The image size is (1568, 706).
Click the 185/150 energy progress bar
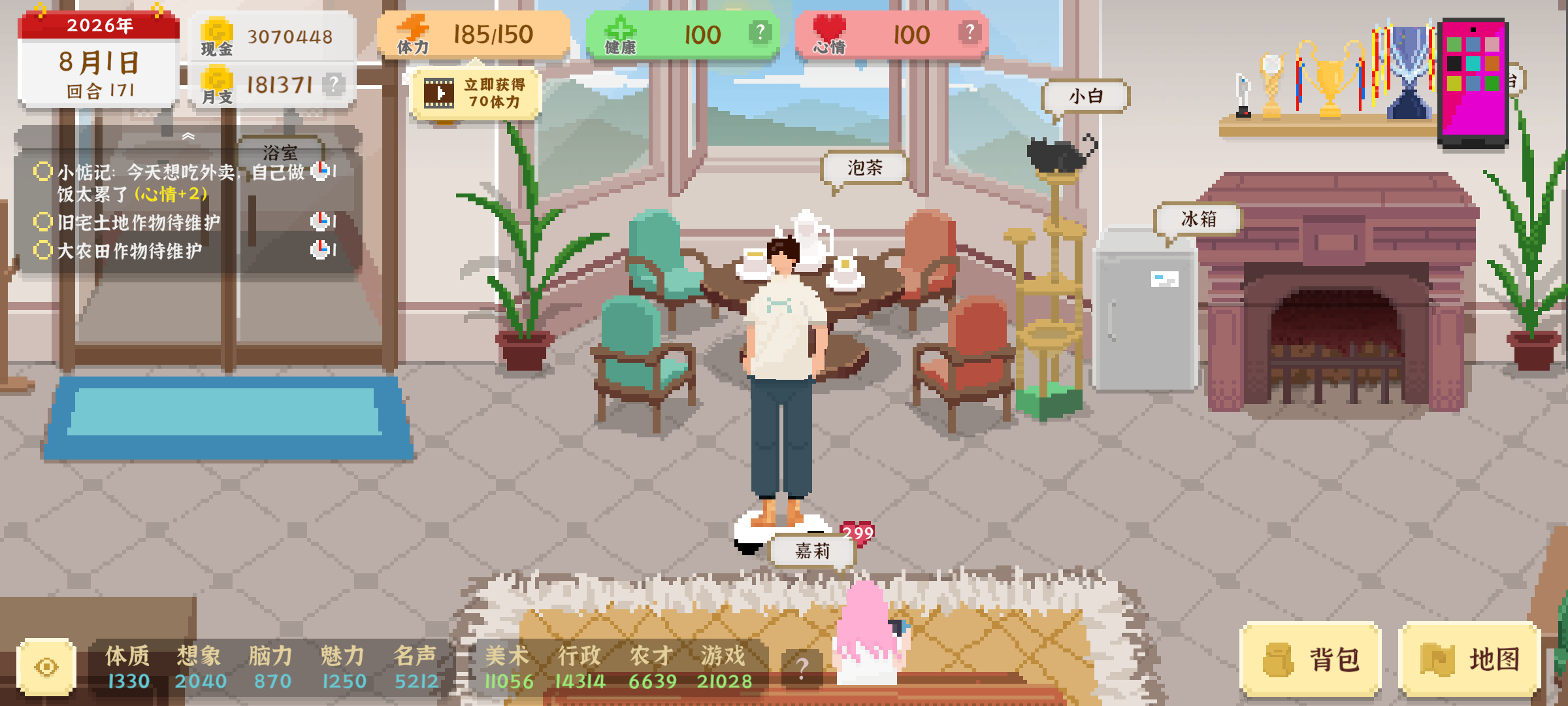tap(493, 33)
